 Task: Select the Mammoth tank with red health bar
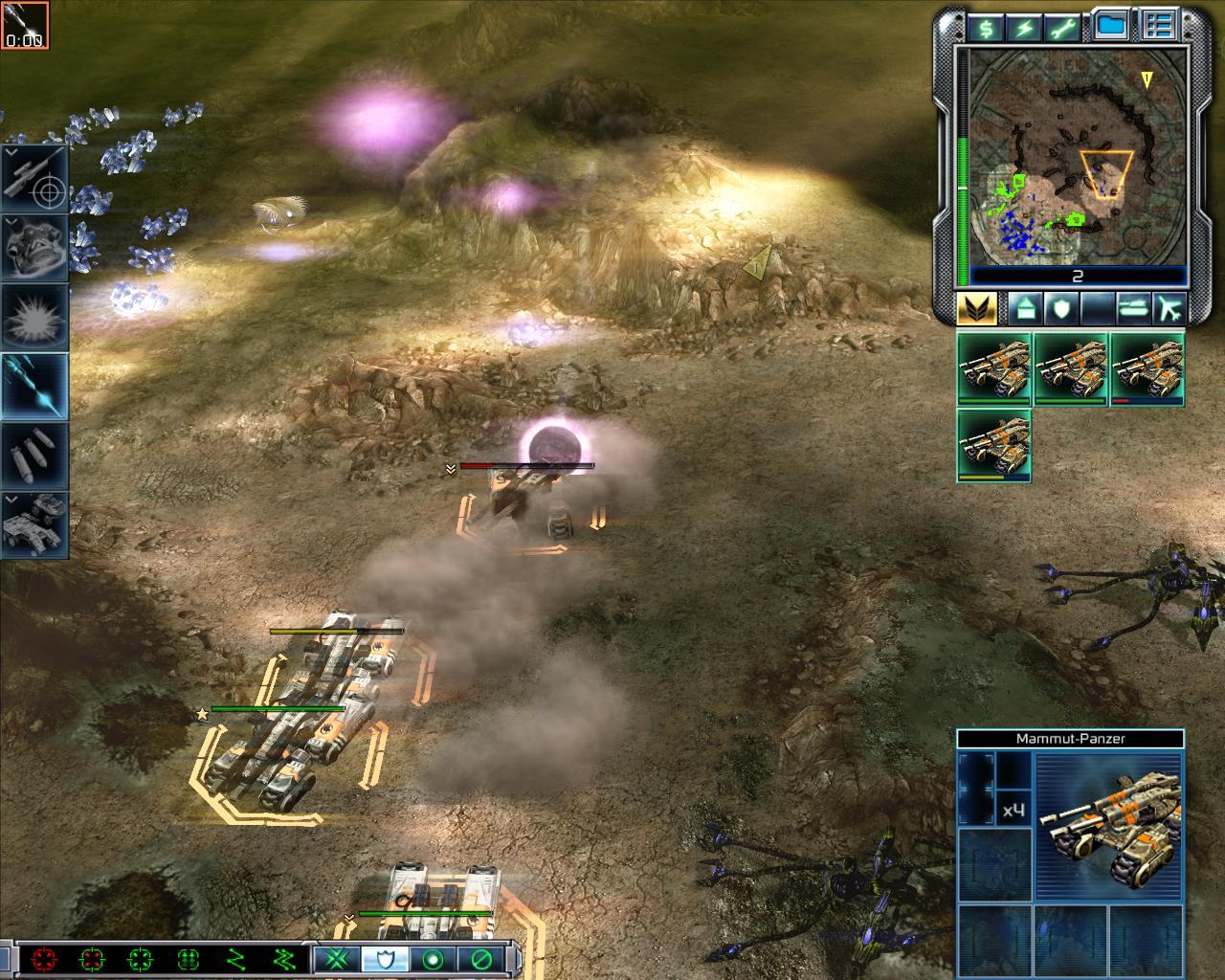coord(1147,369)
